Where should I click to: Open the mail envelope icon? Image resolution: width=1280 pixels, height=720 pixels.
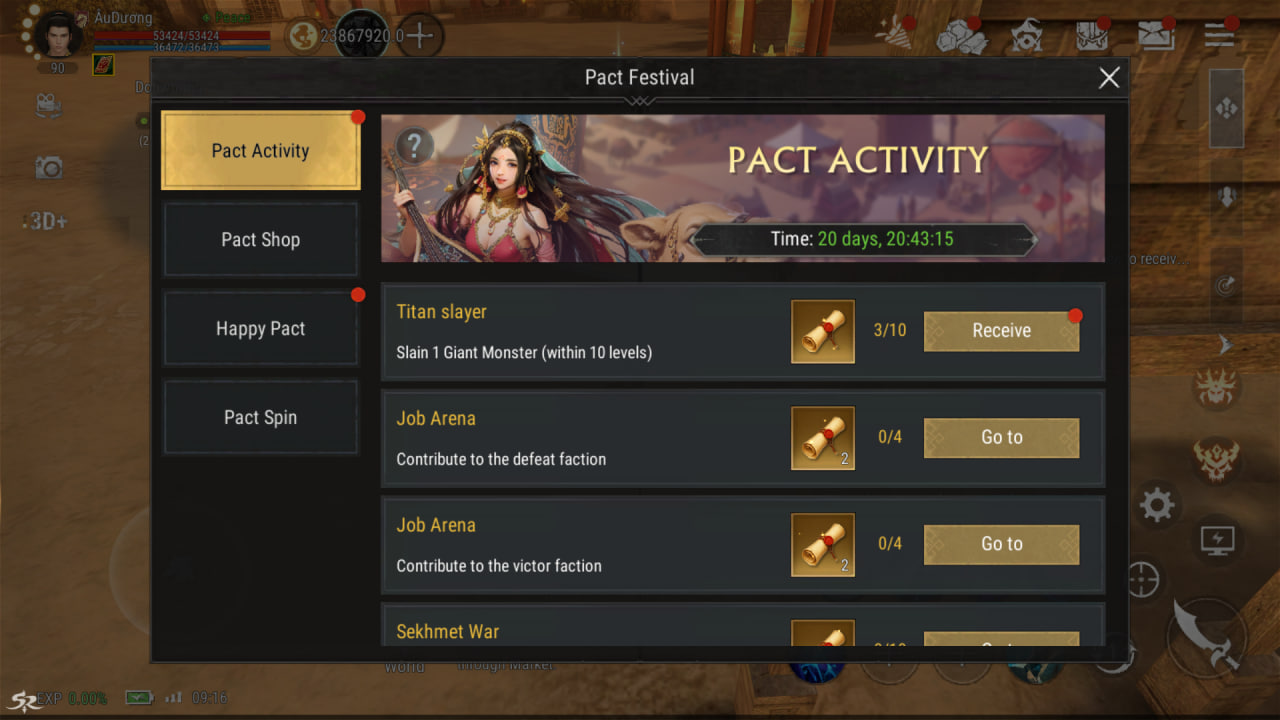point(1156,36)
